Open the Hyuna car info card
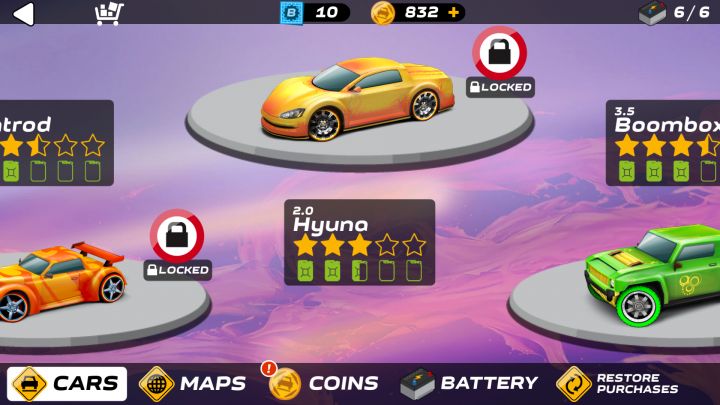Screen dimensions: 720x405 (359, 242)
